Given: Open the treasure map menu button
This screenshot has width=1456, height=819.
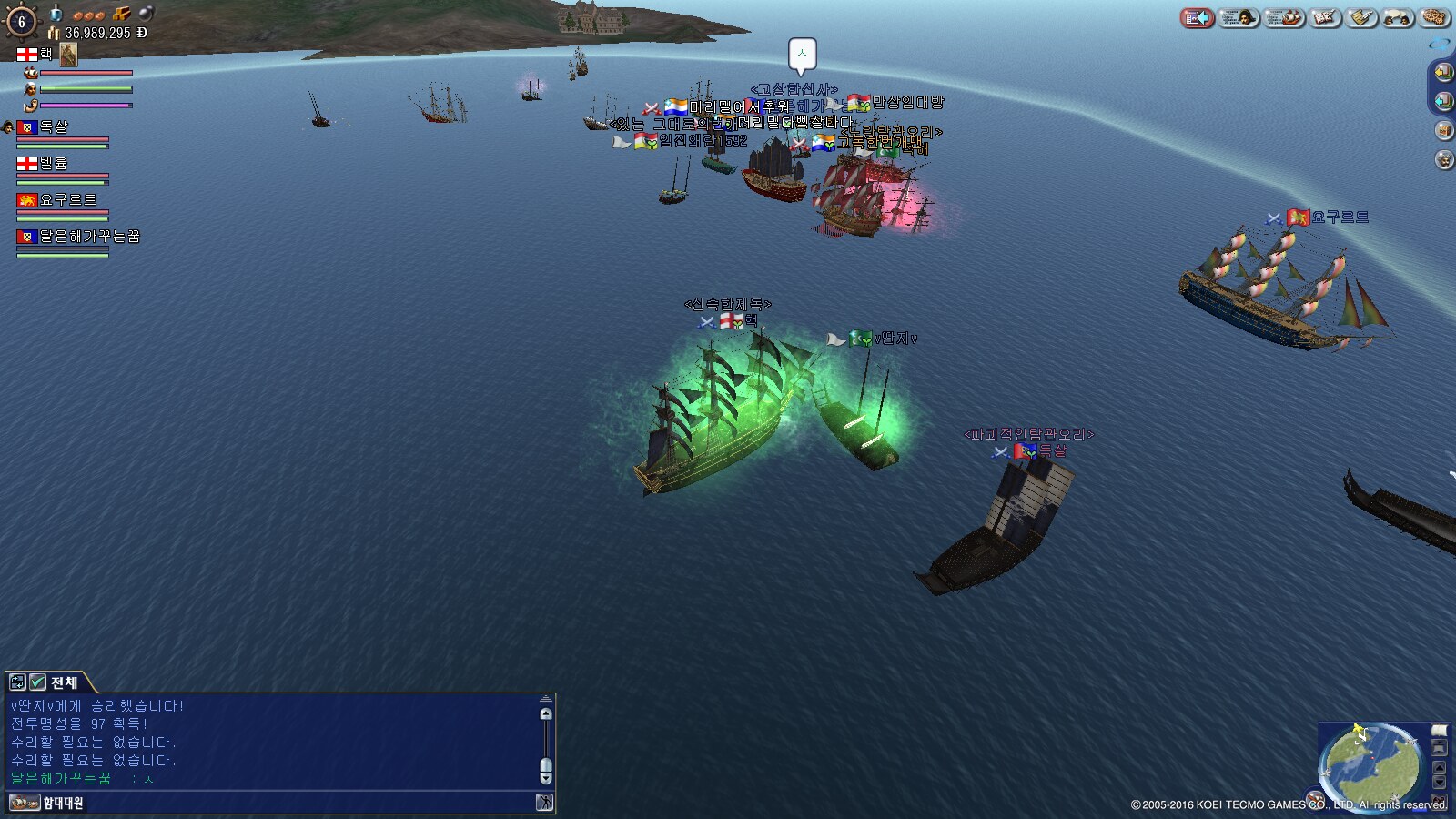Looking at the screenshot, I should 1435,17.
